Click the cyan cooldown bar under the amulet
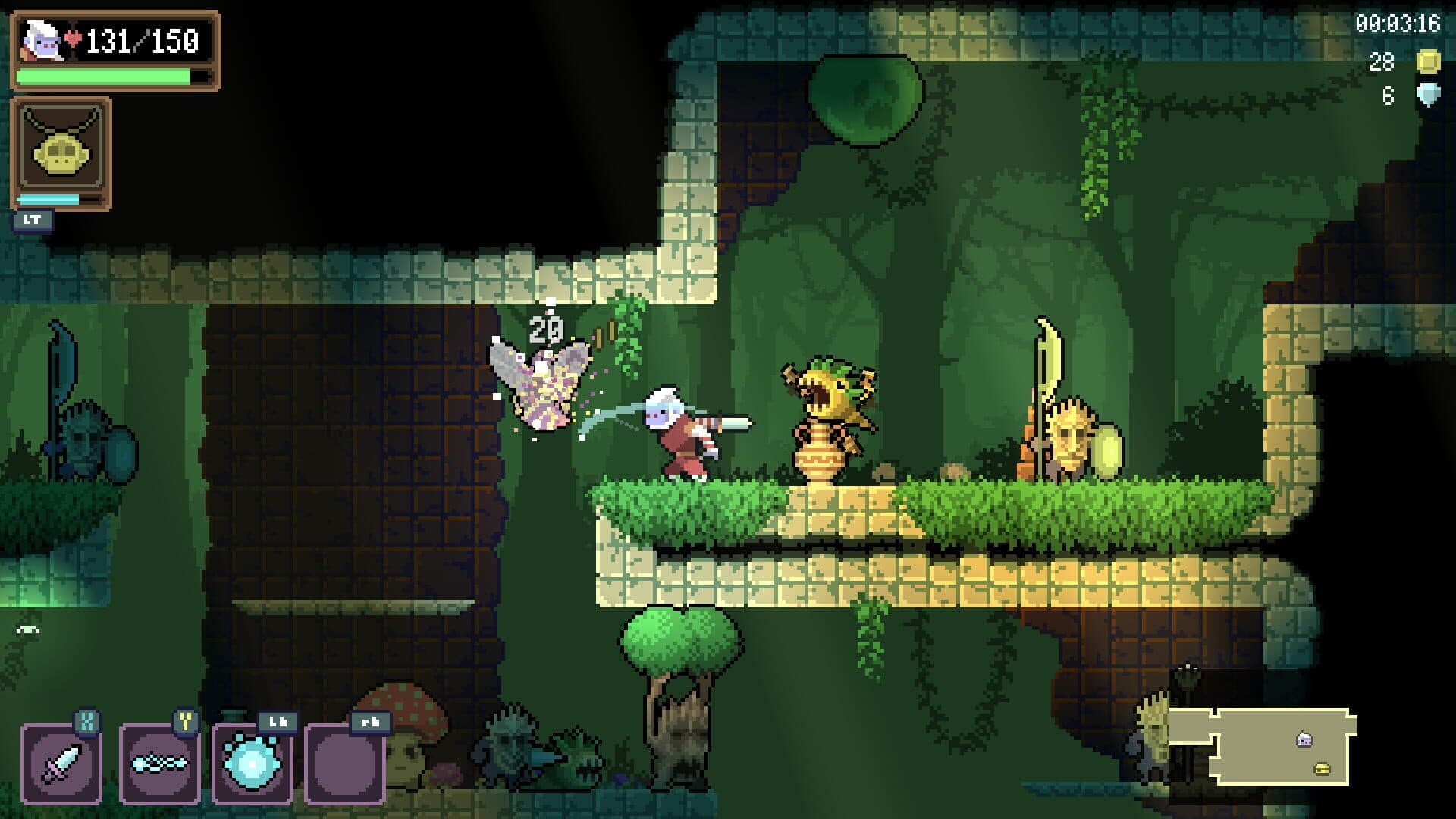1456x819 pixels. [47, 199]
